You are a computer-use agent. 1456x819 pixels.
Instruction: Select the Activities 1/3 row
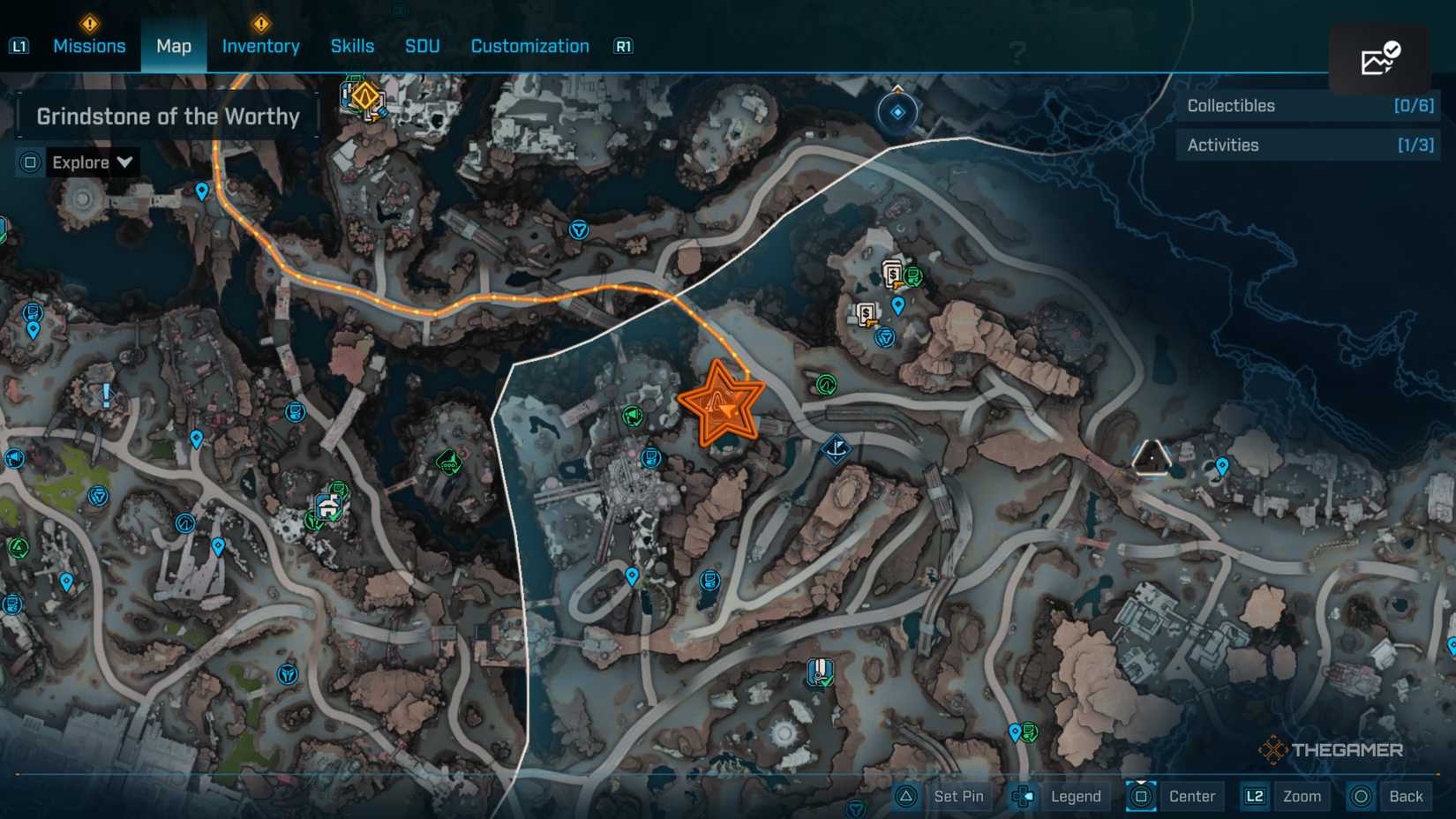click(1307, 145)
